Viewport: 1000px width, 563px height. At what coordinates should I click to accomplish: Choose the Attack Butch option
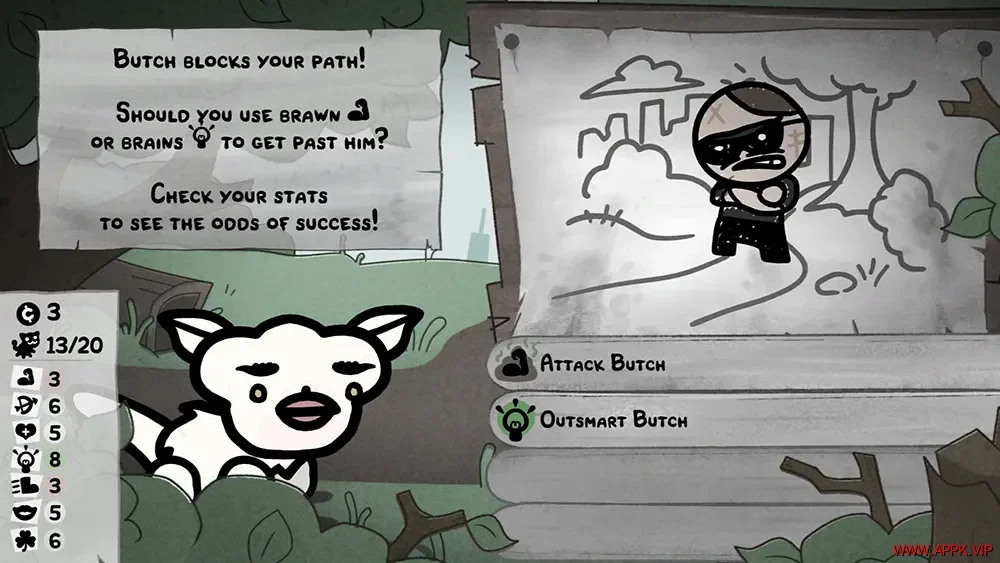(x=602, y=364)
